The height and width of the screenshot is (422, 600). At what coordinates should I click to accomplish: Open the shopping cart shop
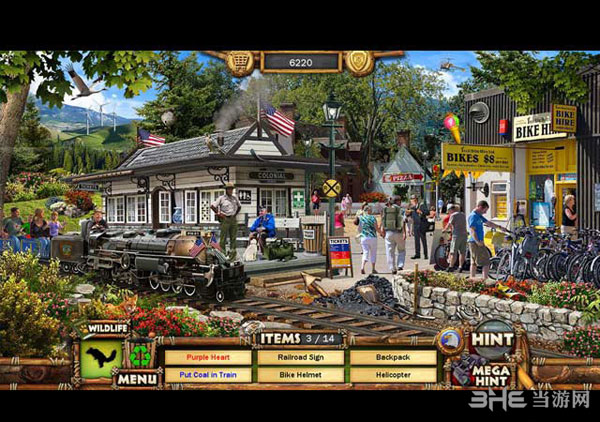click(x=240, y=63)
